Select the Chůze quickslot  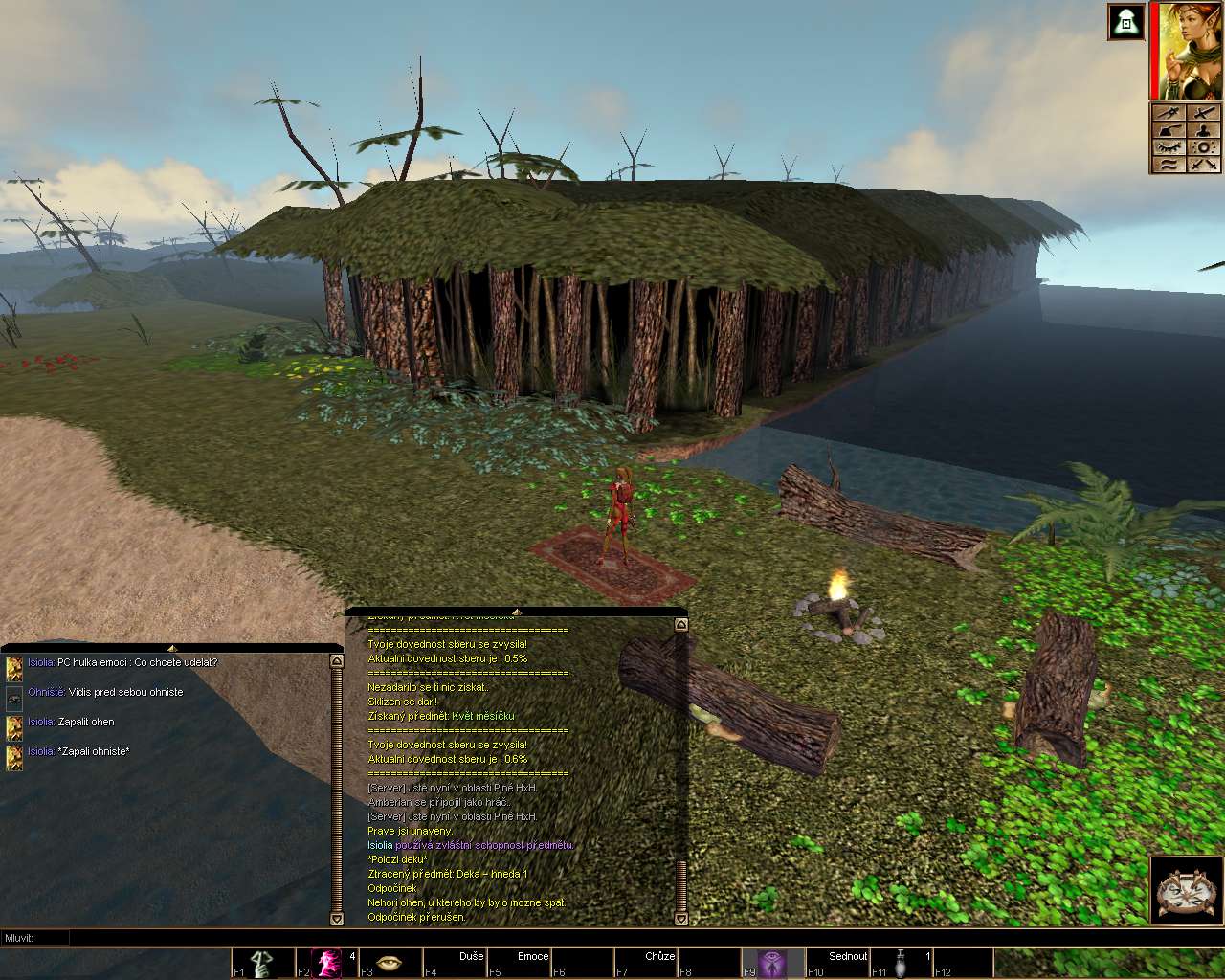647,963
